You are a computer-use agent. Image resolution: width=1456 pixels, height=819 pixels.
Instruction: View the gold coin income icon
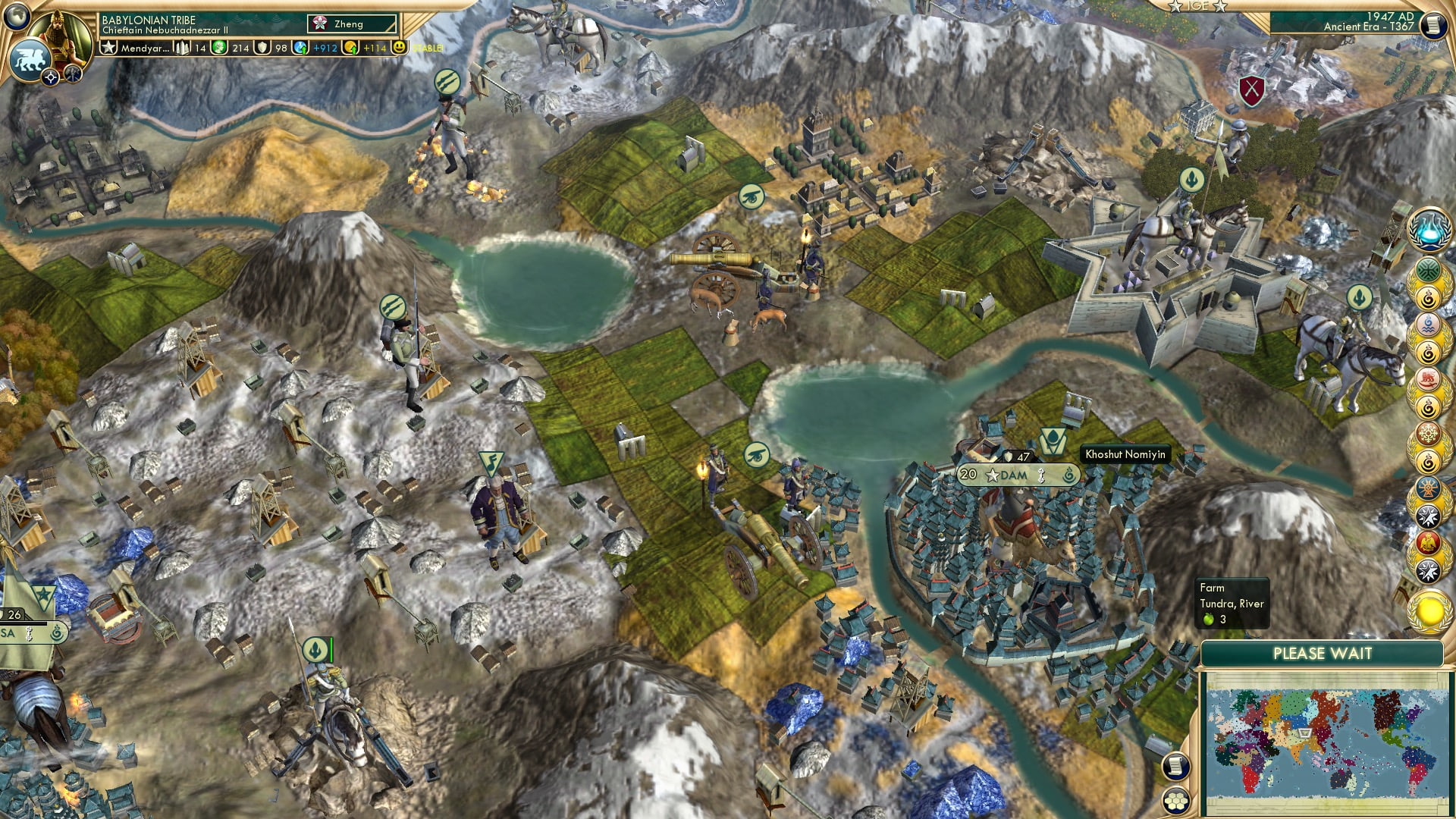(x=350, y=48)
